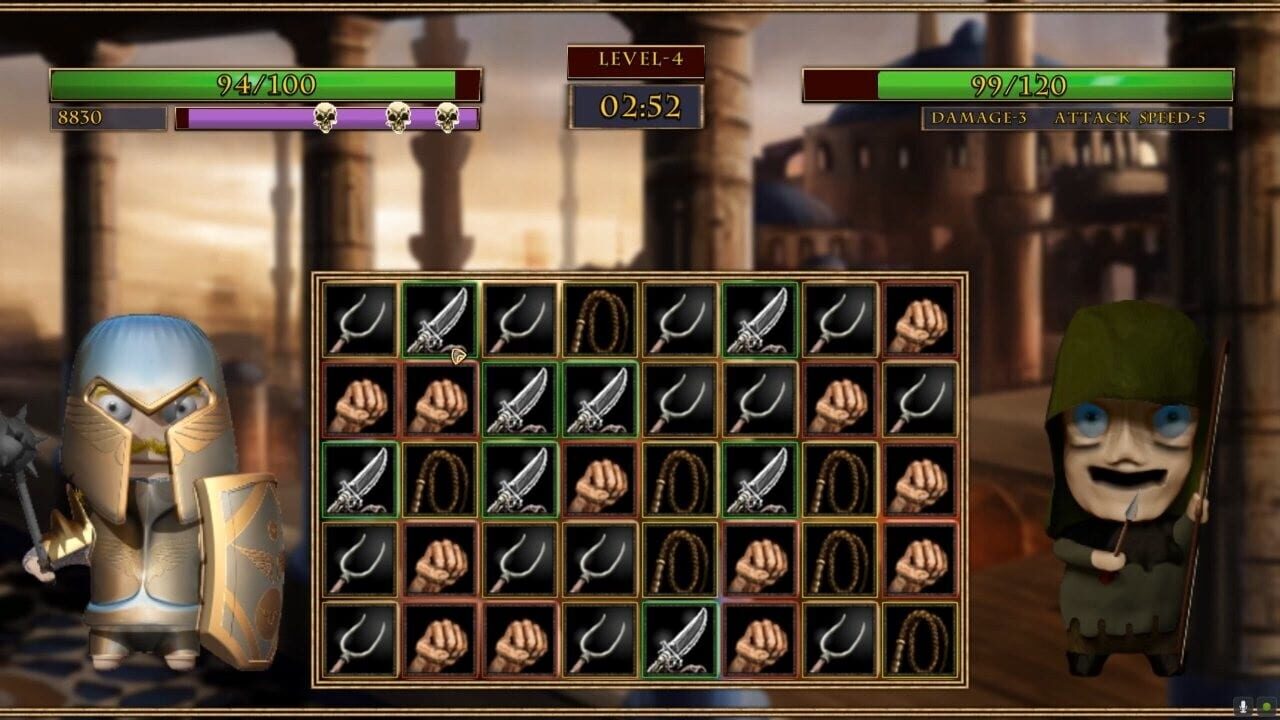Click the first skull icon on the purple bar

pos(325,117)
